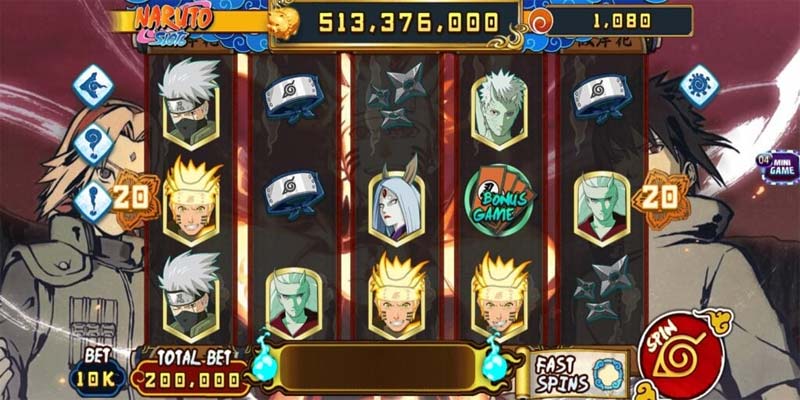Open the gear settings diamond icon

[x=699, y=86]
